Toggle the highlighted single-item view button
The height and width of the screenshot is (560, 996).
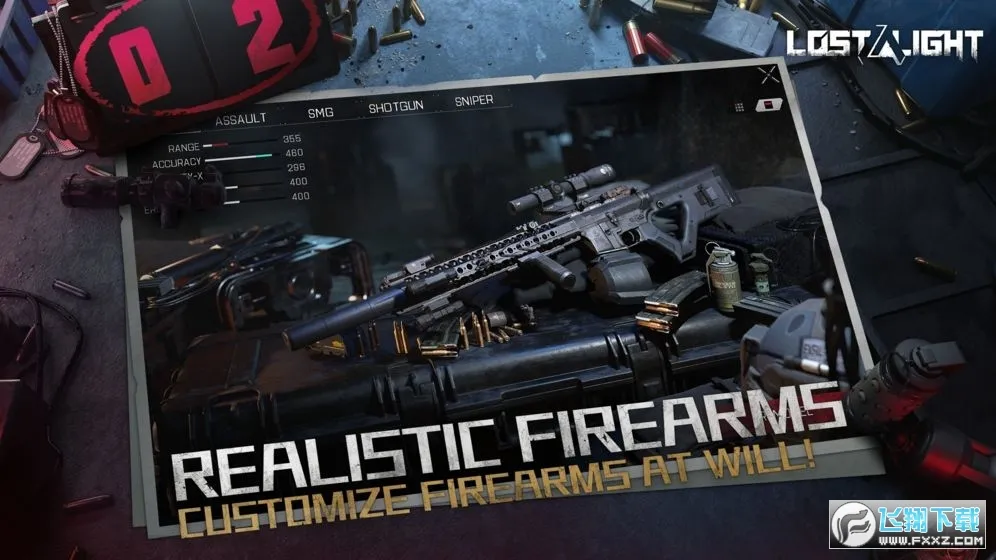click(767, 104)
